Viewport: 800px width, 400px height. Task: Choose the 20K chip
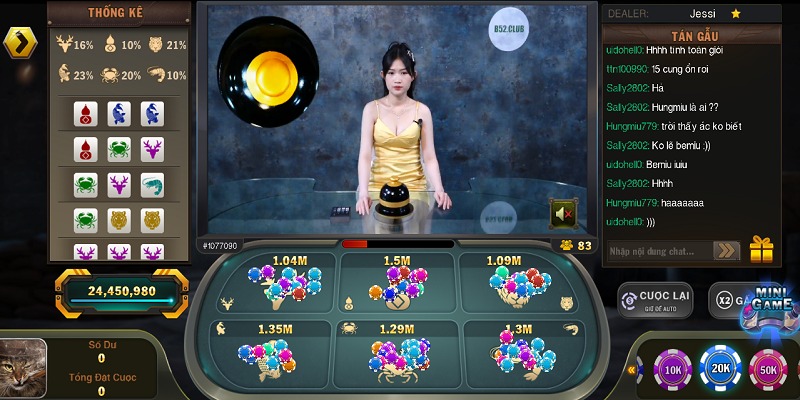tap(720, 370)
